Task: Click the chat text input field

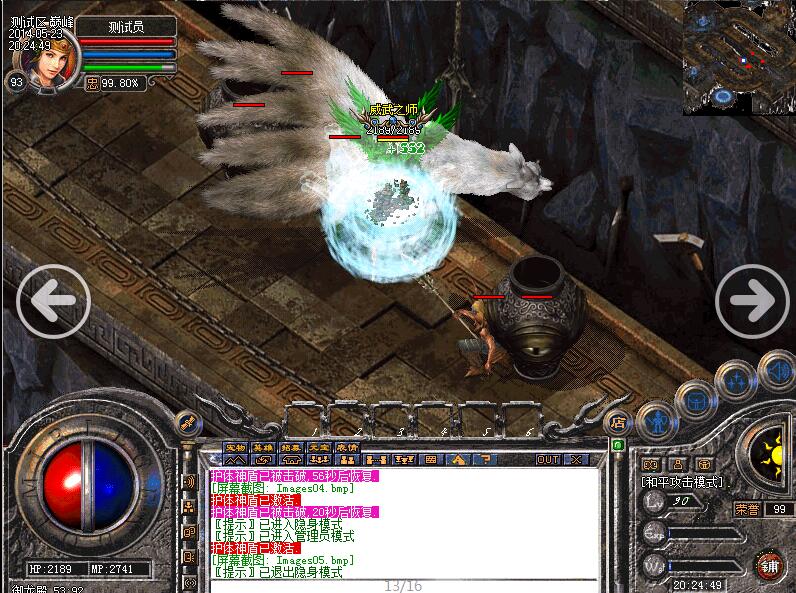Action: (400, 586)
